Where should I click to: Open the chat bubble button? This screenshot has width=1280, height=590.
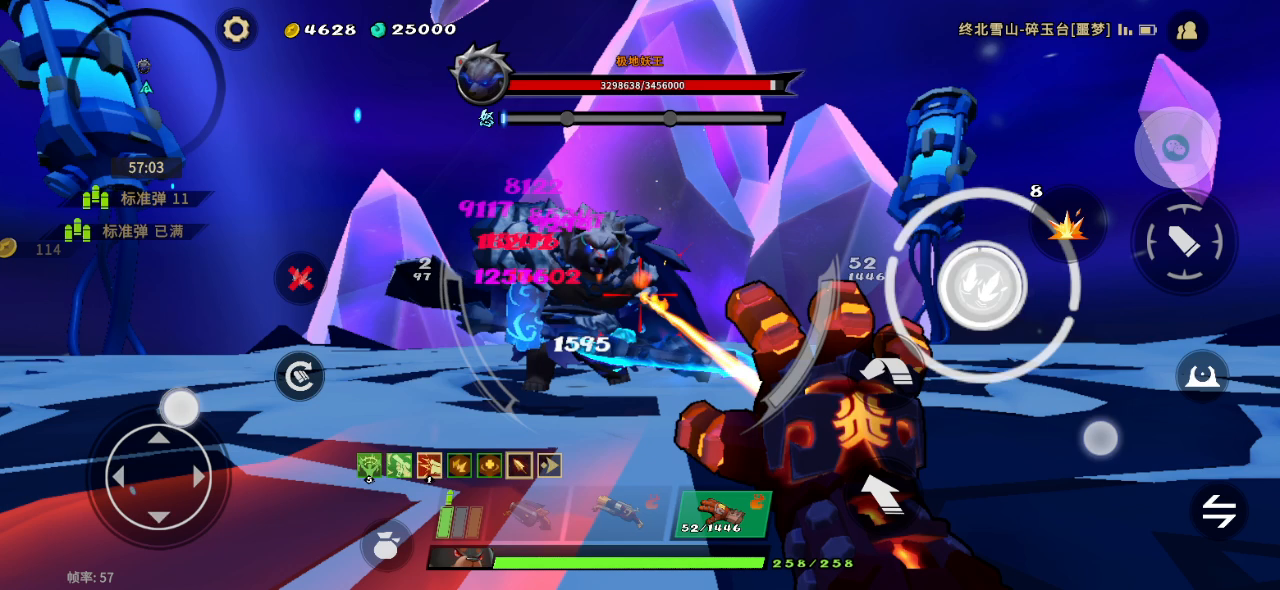1174,149
